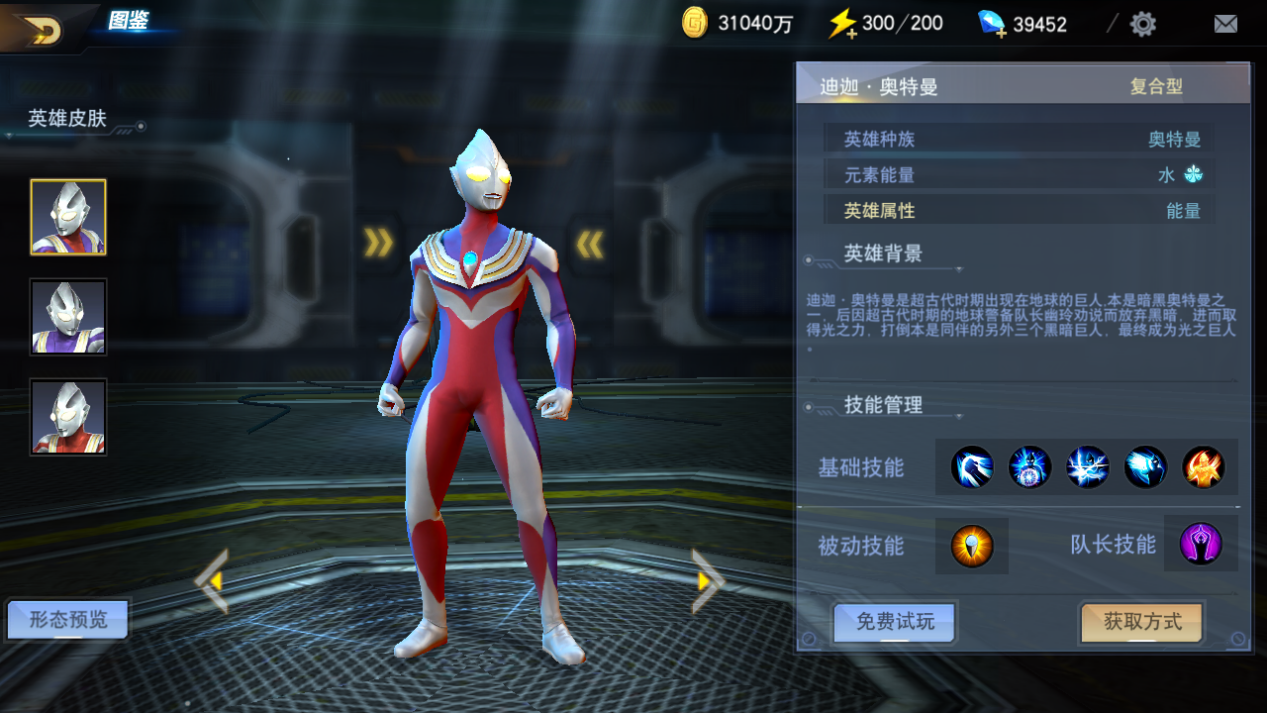This screenshot has width=1267, height=713.
Task: Click 免费试玩 free trial button
Action: coord(895,622)
